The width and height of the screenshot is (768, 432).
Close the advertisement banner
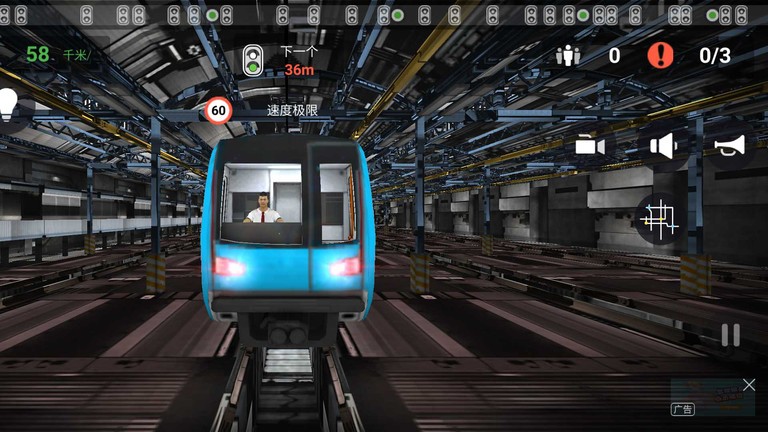coord(749,385)
